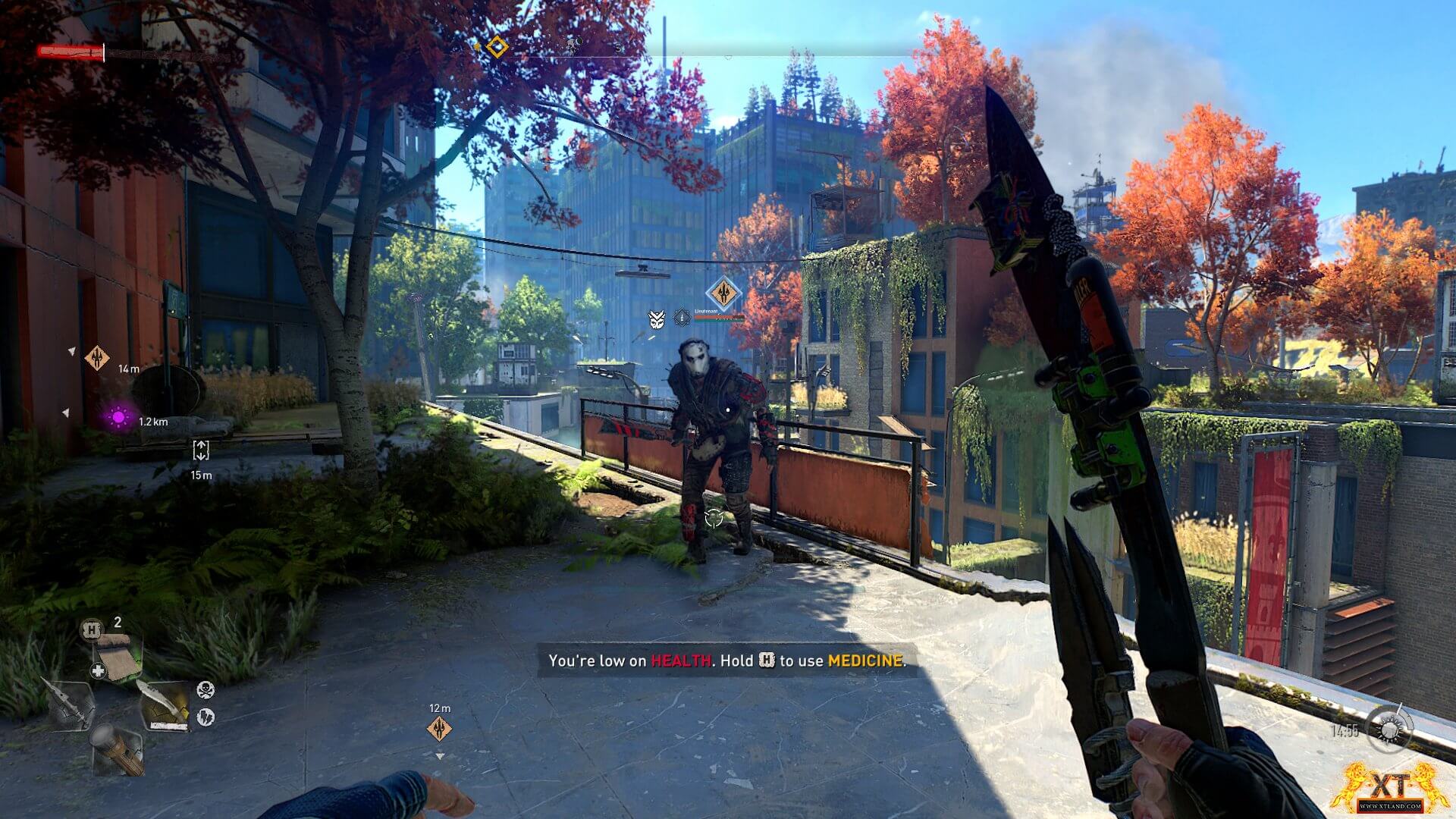Select the curved machete weapon slot

click(165, 706)
